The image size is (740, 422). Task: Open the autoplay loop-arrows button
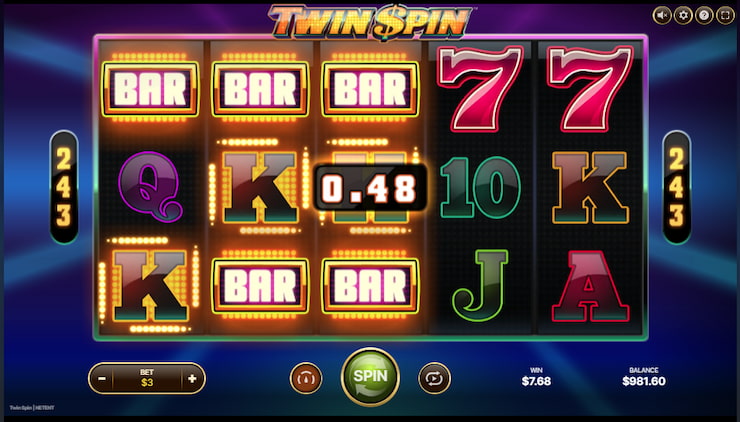434,378
